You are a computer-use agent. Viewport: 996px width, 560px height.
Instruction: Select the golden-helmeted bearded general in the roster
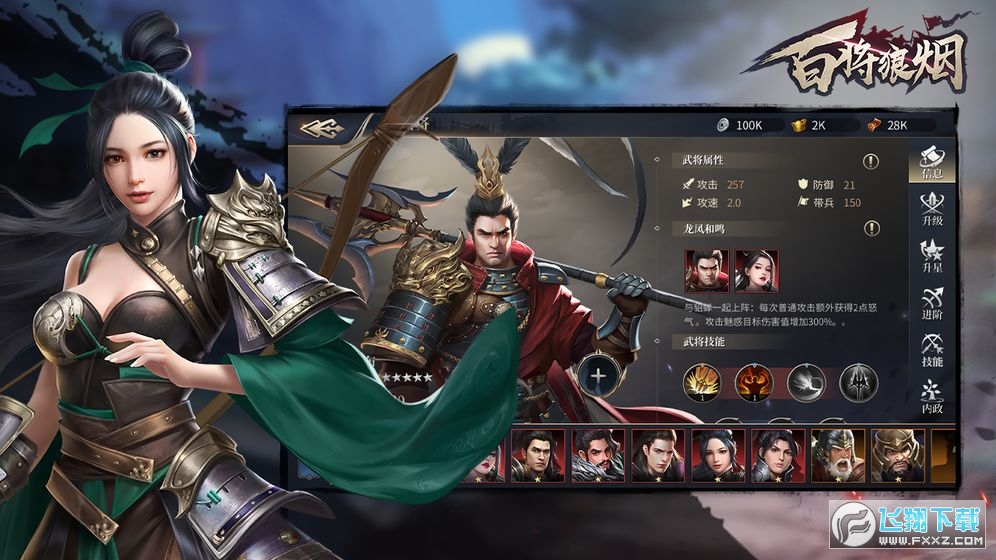(896, 456)
